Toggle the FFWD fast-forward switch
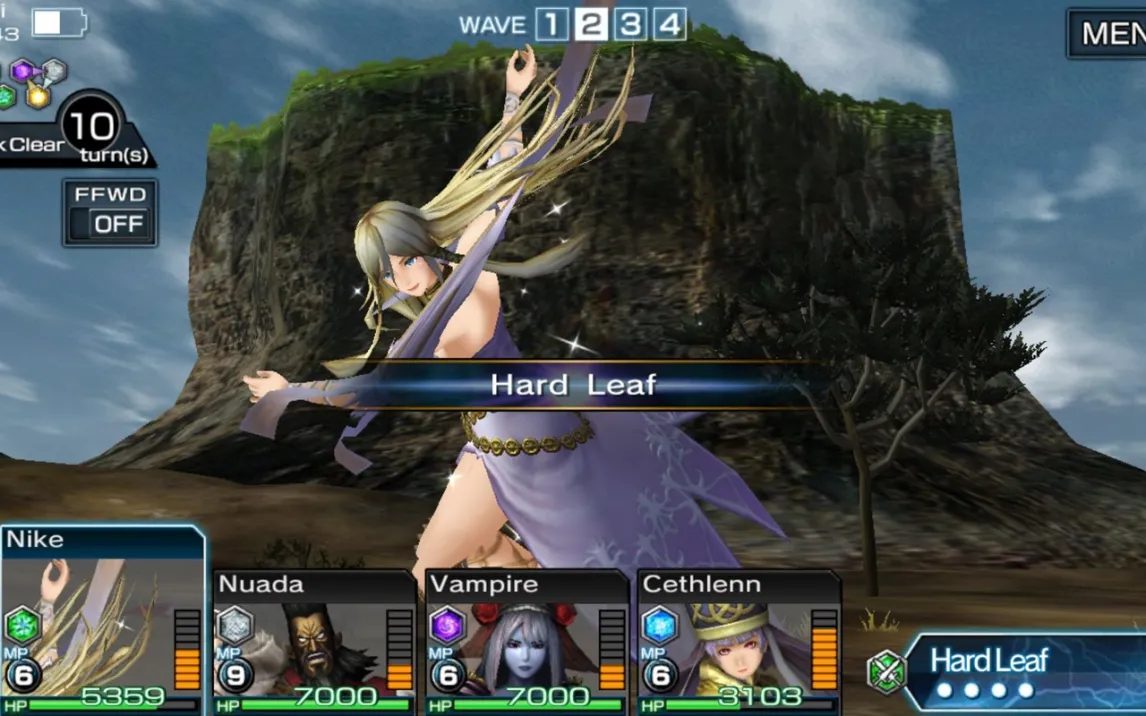This screenshot has height=716, width=1146. 110,213
